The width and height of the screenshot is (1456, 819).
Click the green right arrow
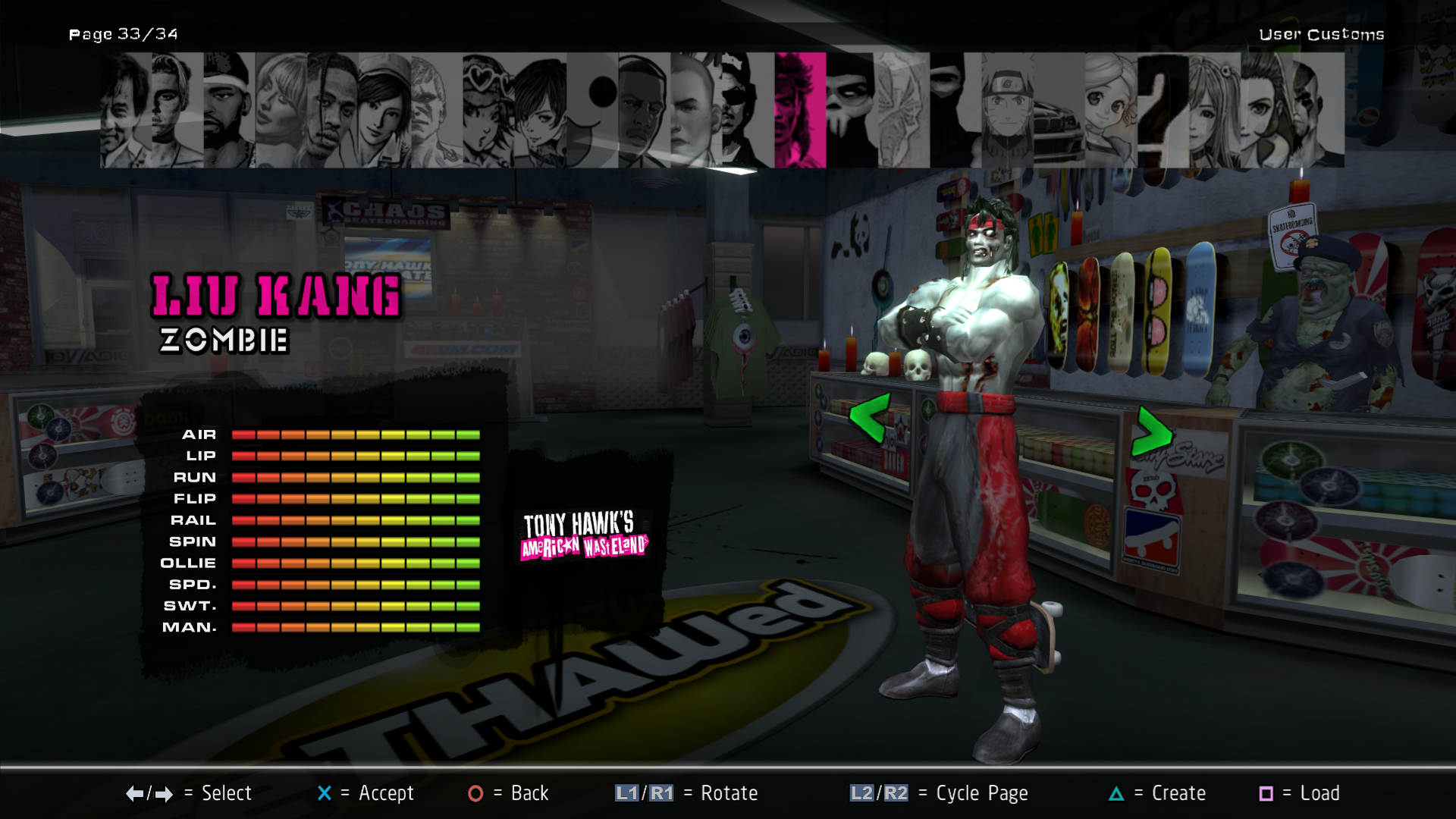1151,432
